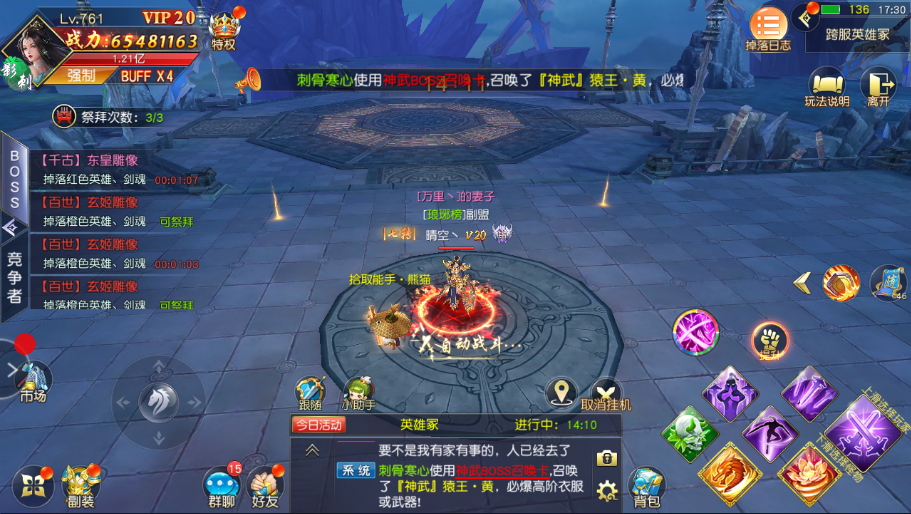Click 取消挂机 to stop auto-battle
The image size is (911, 514).
pyautogui.click(x=606, y=393)
